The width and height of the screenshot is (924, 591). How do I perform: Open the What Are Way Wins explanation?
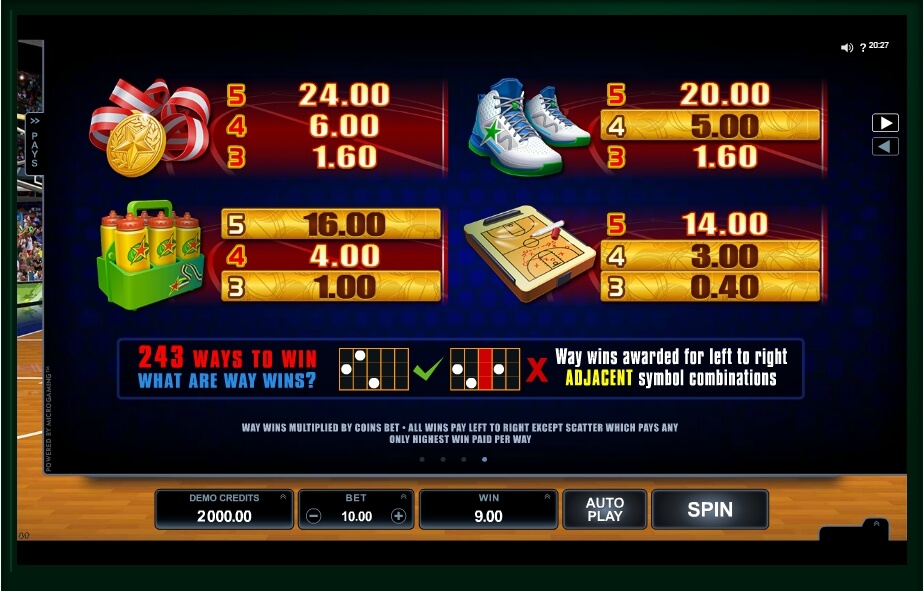pyautogui.click(x=226, y=380)
